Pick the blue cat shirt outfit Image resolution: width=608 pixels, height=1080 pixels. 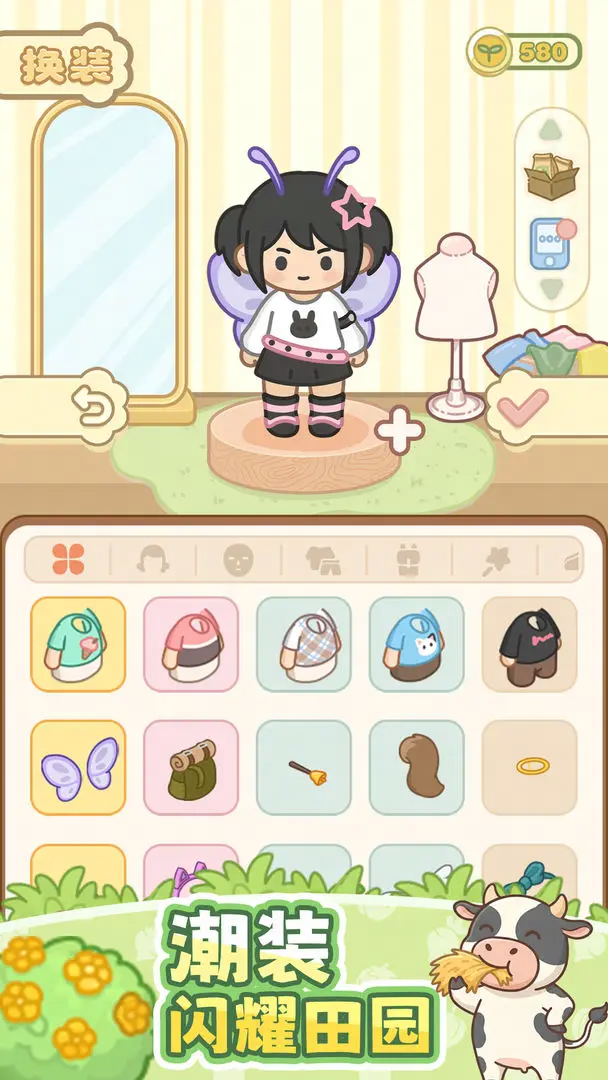416,644
